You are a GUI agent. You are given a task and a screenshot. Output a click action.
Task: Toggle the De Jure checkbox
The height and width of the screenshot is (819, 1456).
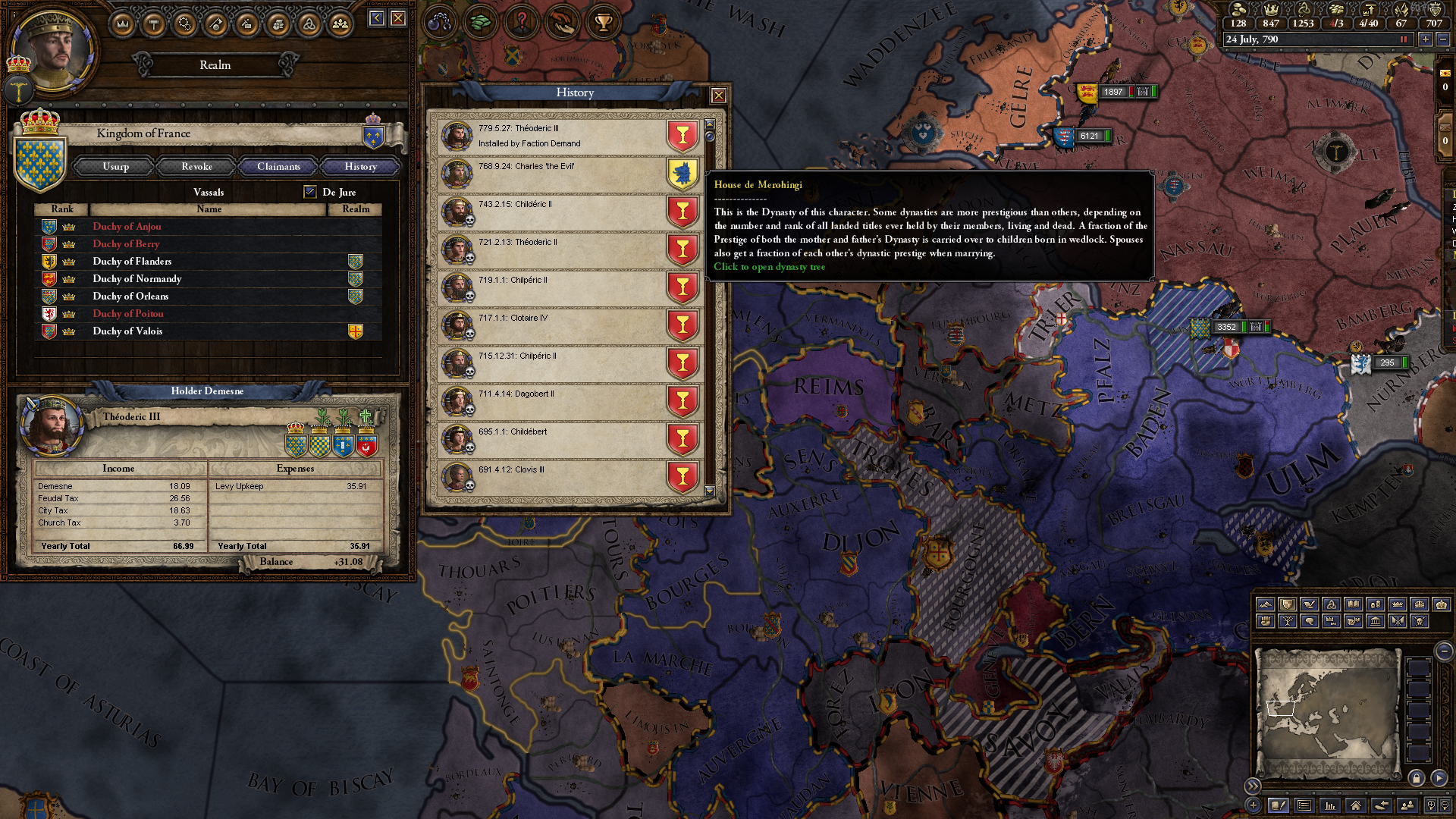pos(310,192)
